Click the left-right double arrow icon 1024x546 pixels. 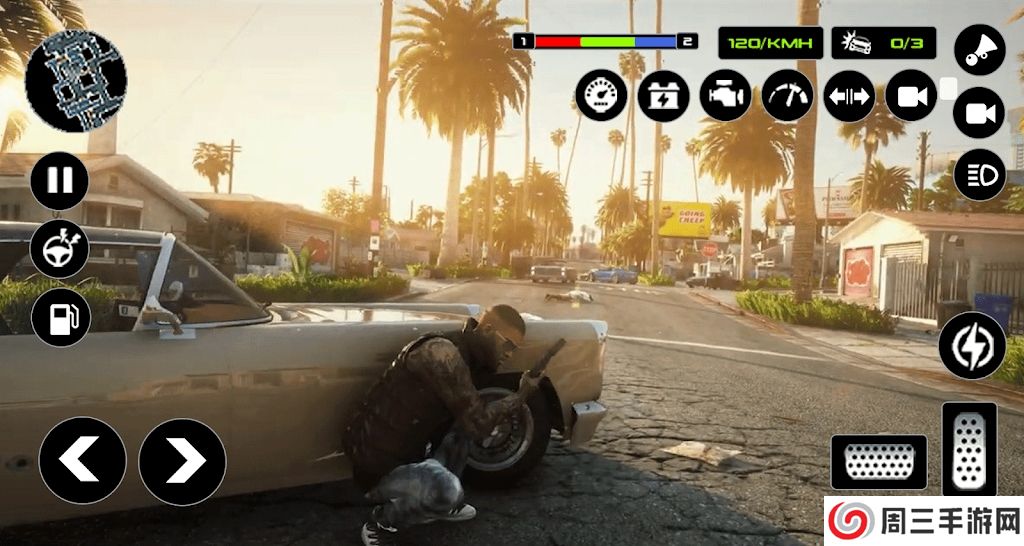tap(849, 96)
